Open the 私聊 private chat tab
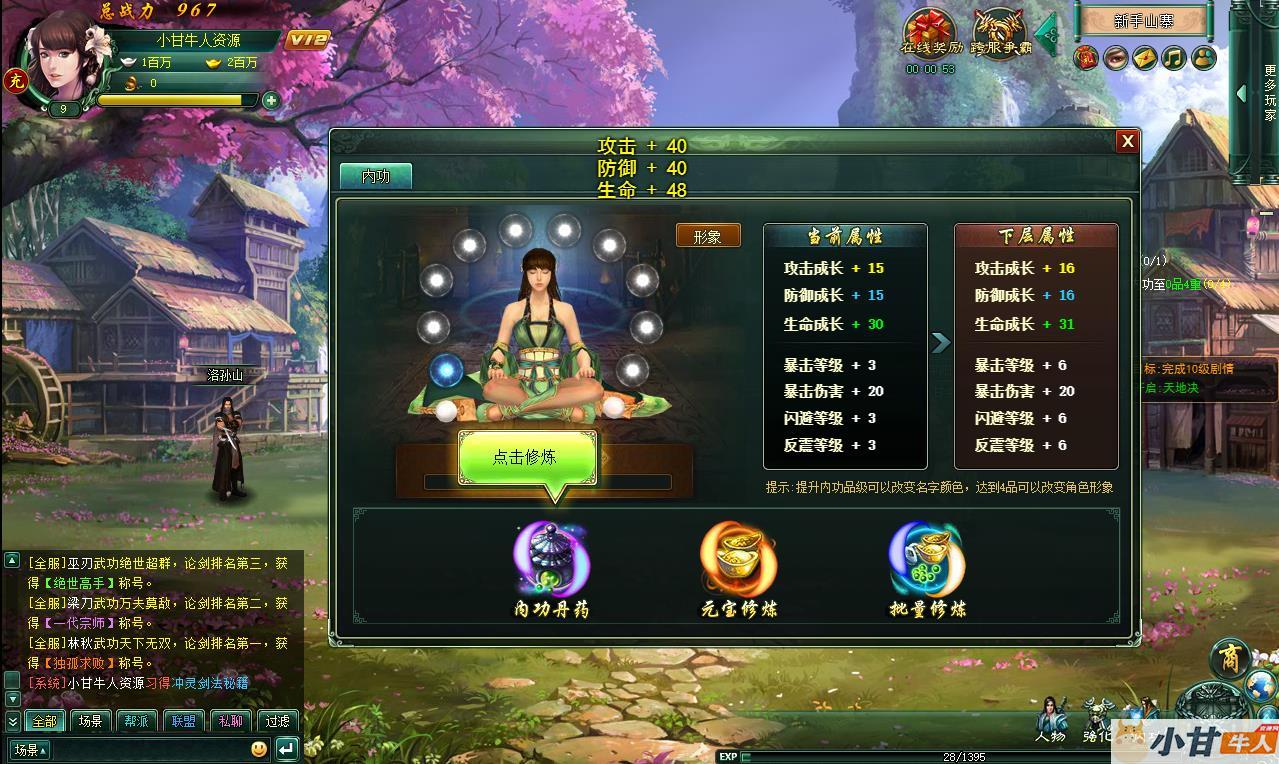Screen dimensions: 1279x764 (230, 720)
